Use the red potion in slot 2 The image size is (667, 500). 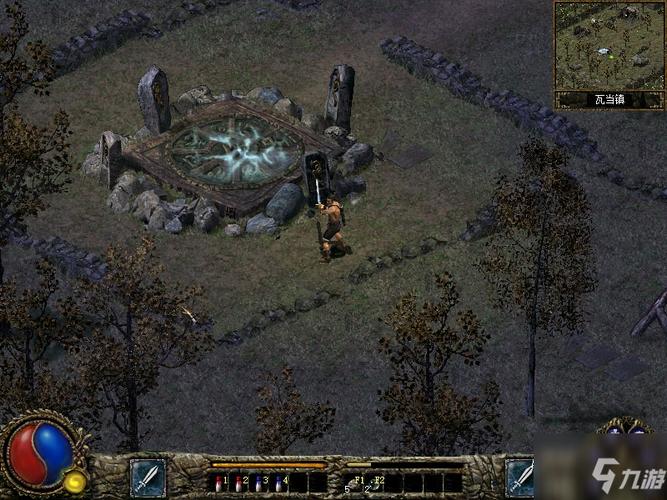click(x=239, y=483)
